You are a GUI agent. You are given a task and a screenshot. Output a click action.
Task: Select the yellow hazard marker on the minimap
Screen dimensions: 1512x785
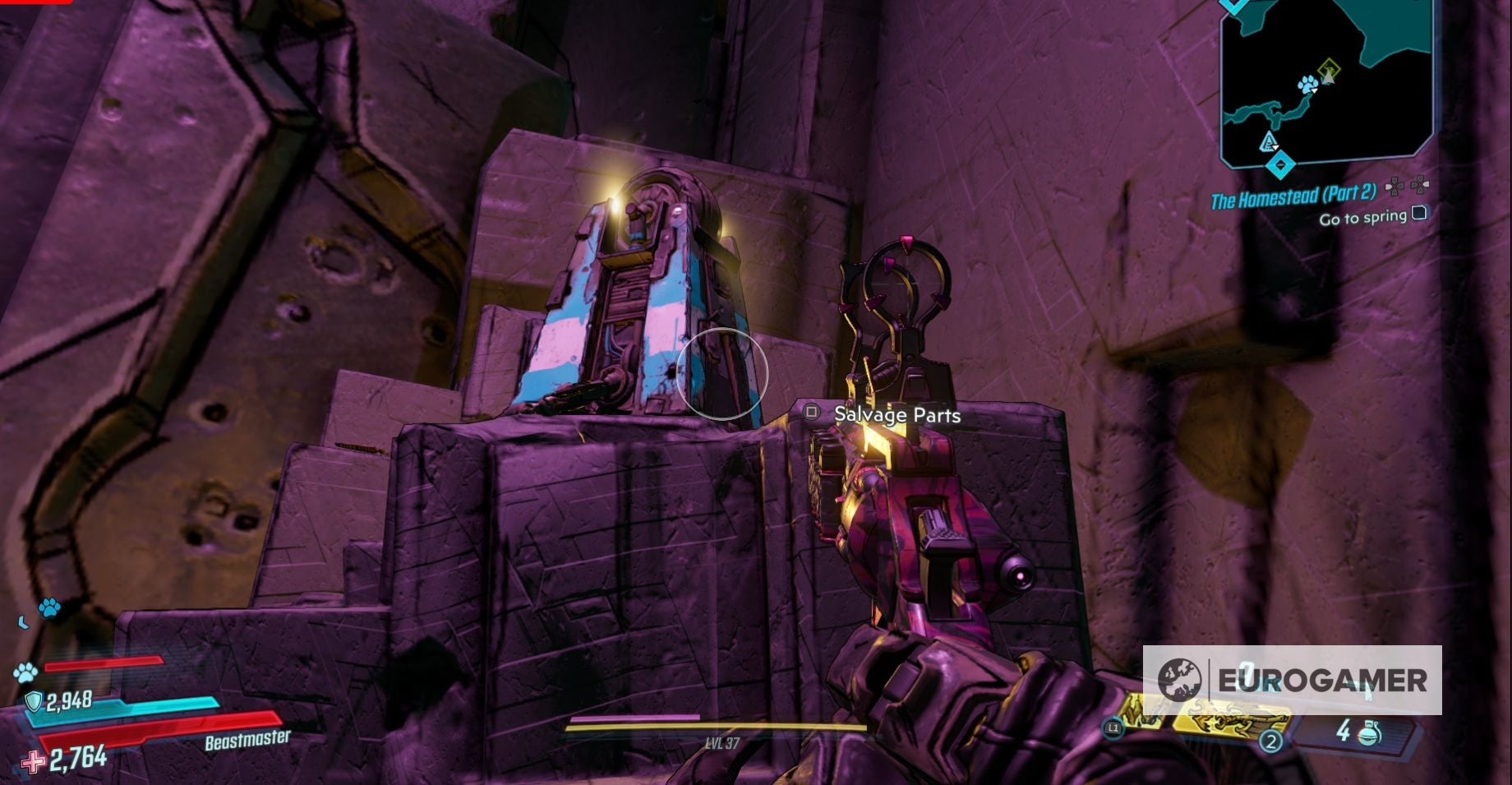click(x=1330, y=67)
